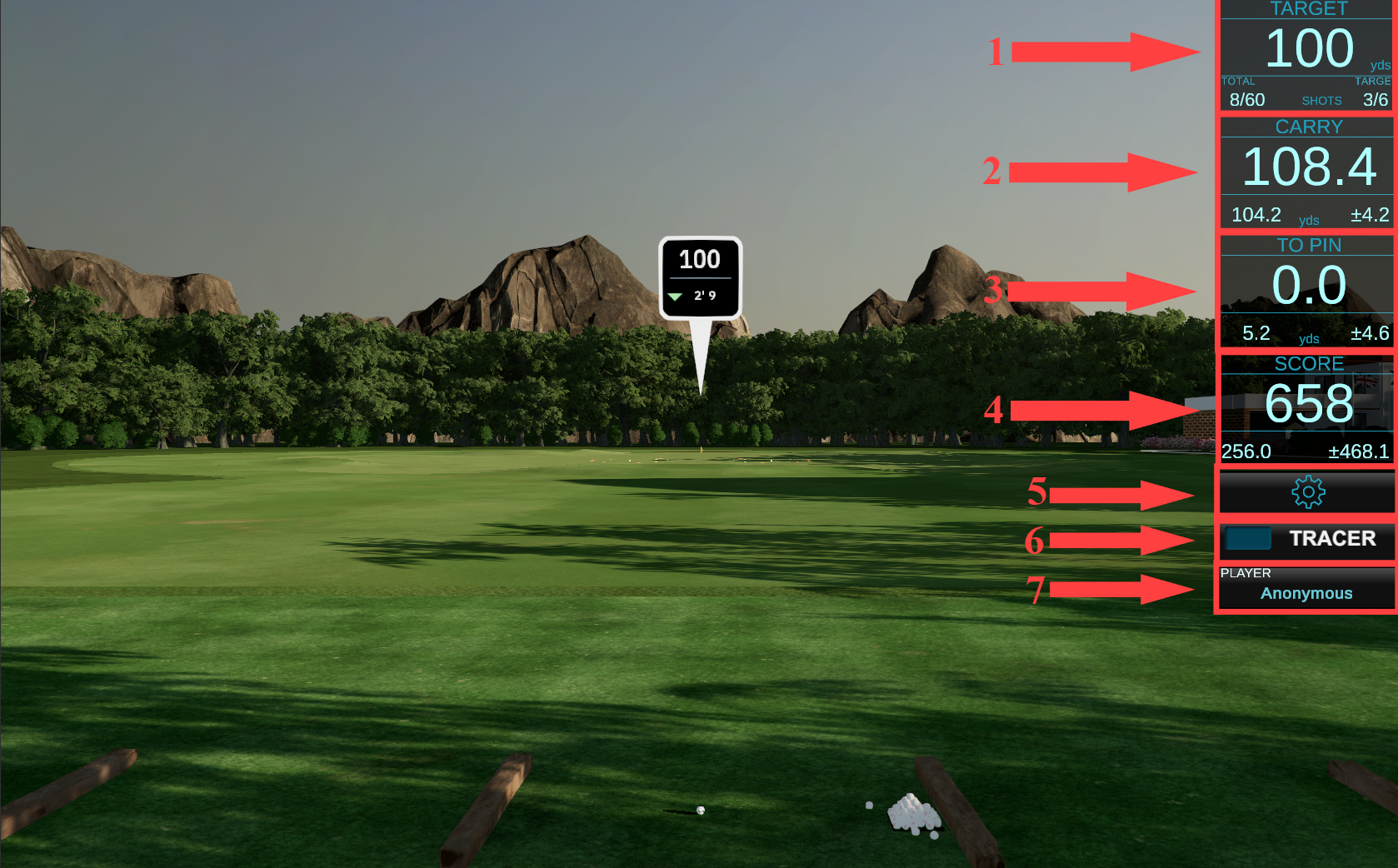Open the settings gear icon

coord(1307,492)
